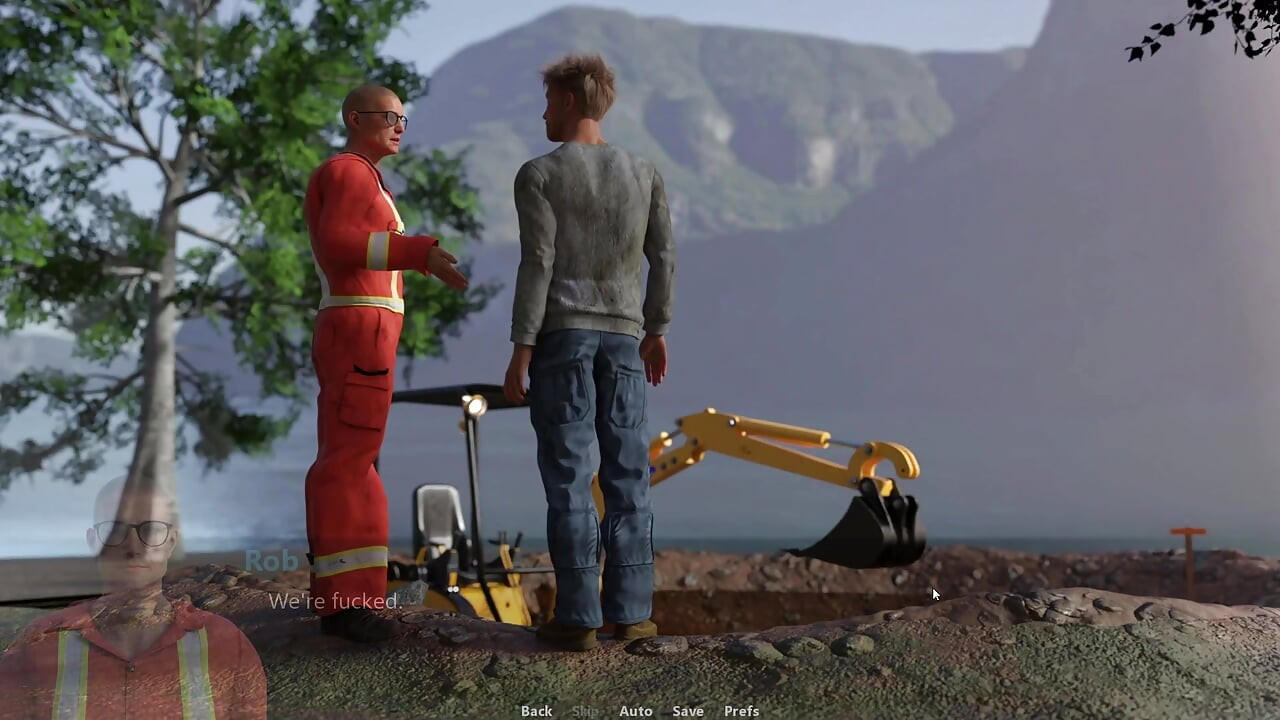Viewport: 1280px width, 720px height.
Task: Open the Prefs settings screen
Action: pyautogui.click(x=741, y=710)
